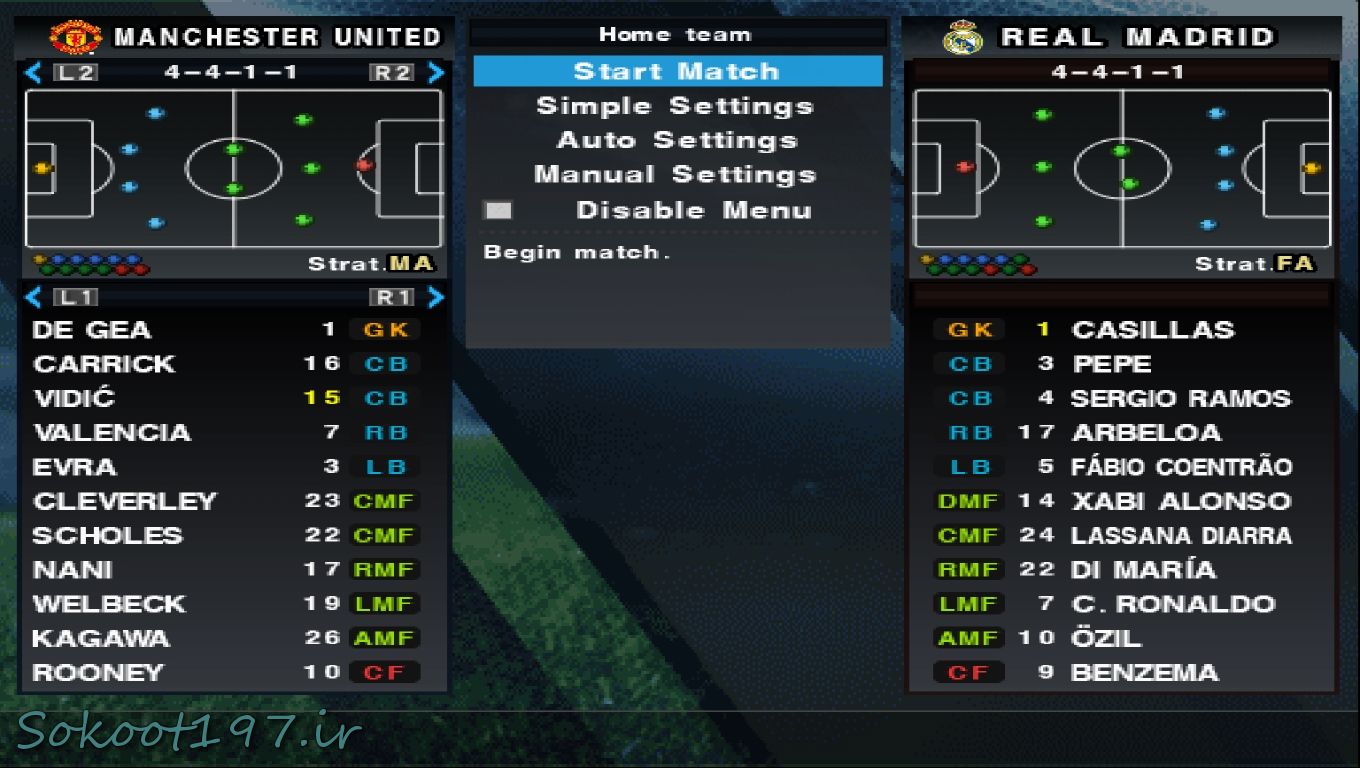Click Real Madrid's formation pitch diagram
The image size is (1360, 768).
click(x=1122, y=168)
